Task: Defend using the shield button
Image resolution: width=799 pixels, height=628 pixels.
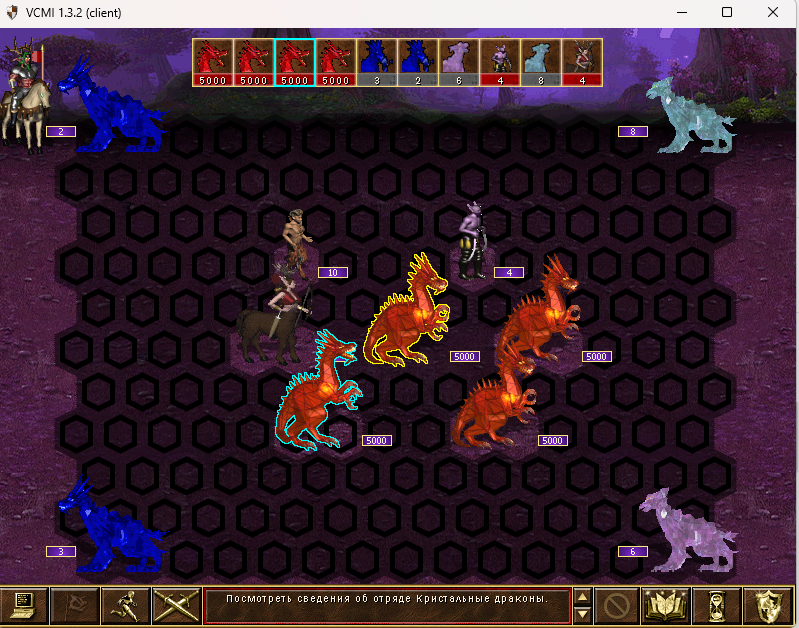Action: [x=768, y=605]
